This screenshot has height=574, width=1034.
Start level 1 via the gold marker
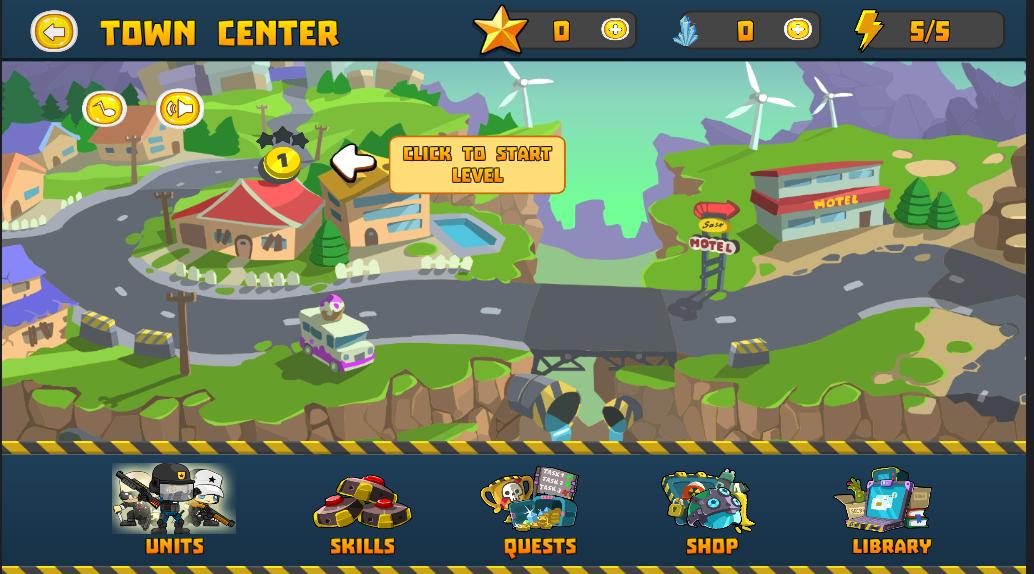[x=282, y=161]
